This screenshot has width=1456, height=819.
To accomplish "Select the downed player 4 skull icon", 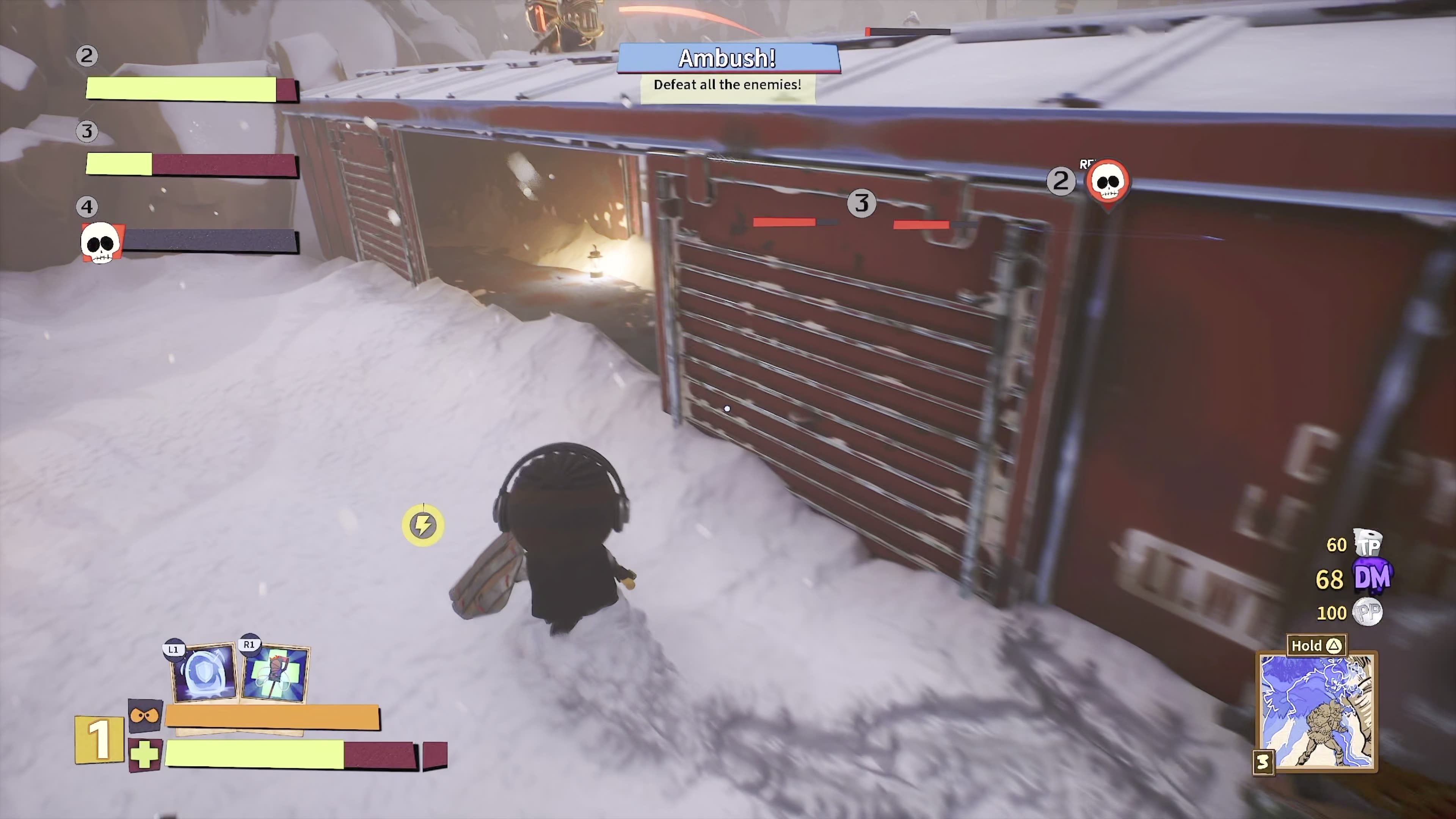I will pos(100,243).
